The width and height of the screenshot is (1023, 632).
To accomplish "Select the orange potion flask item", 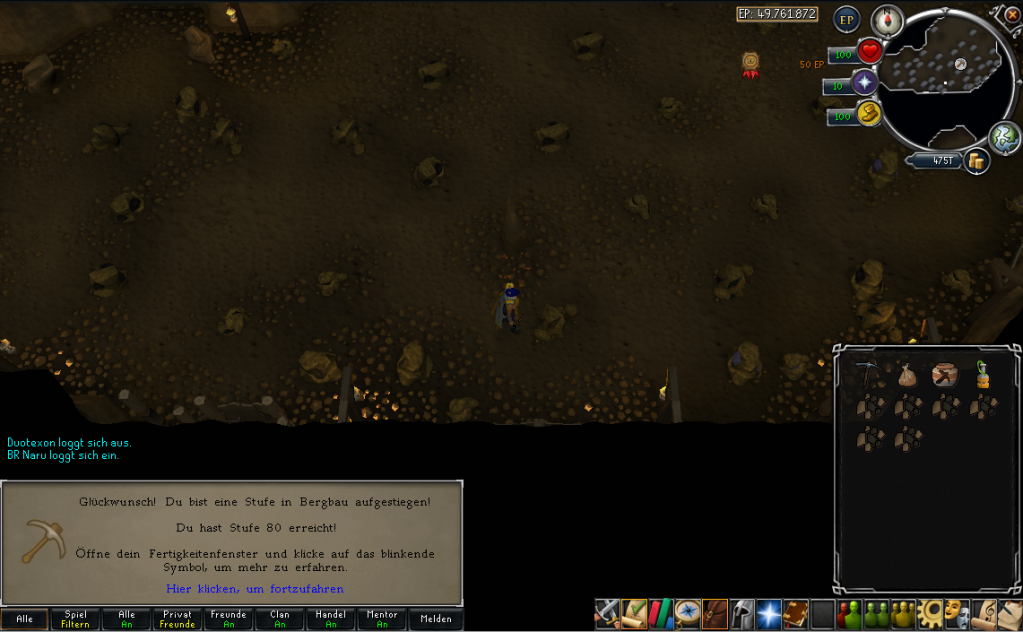I will tap(983, 375).
